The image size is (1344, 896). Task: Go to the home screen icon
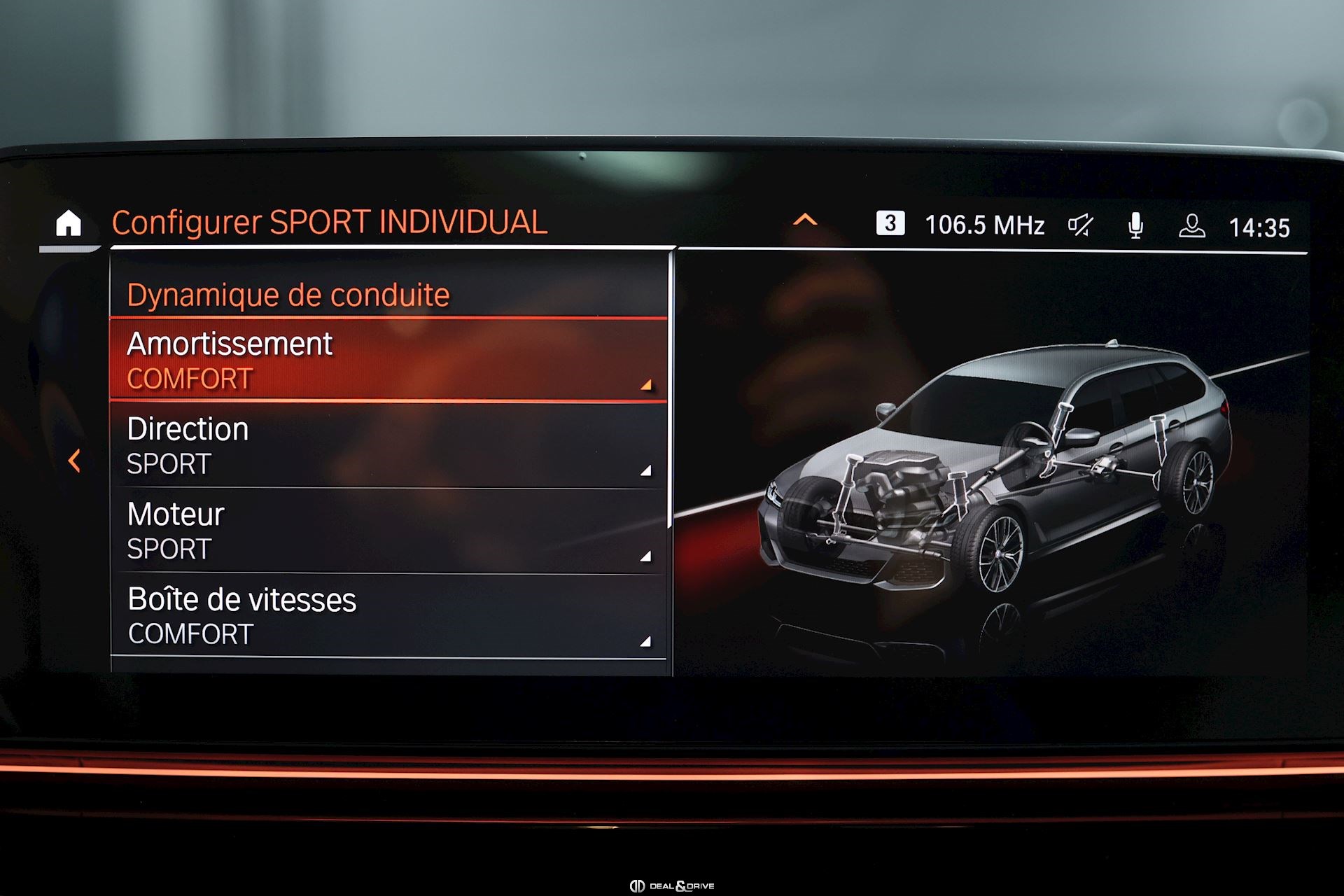69,224
